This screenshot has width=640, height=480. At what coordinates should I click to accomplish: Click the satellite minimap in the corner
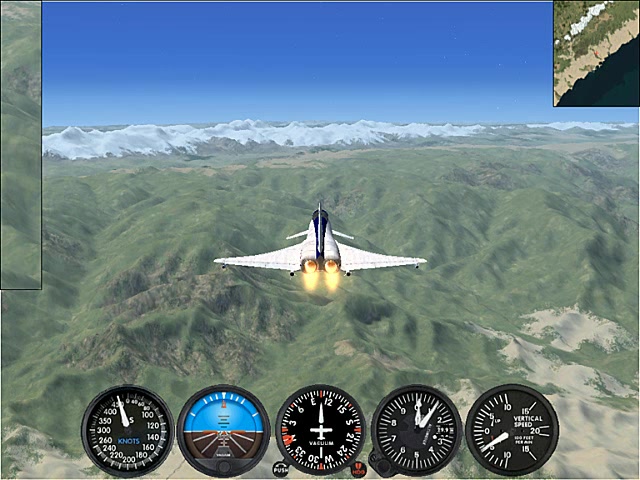(x=597, y=53)
